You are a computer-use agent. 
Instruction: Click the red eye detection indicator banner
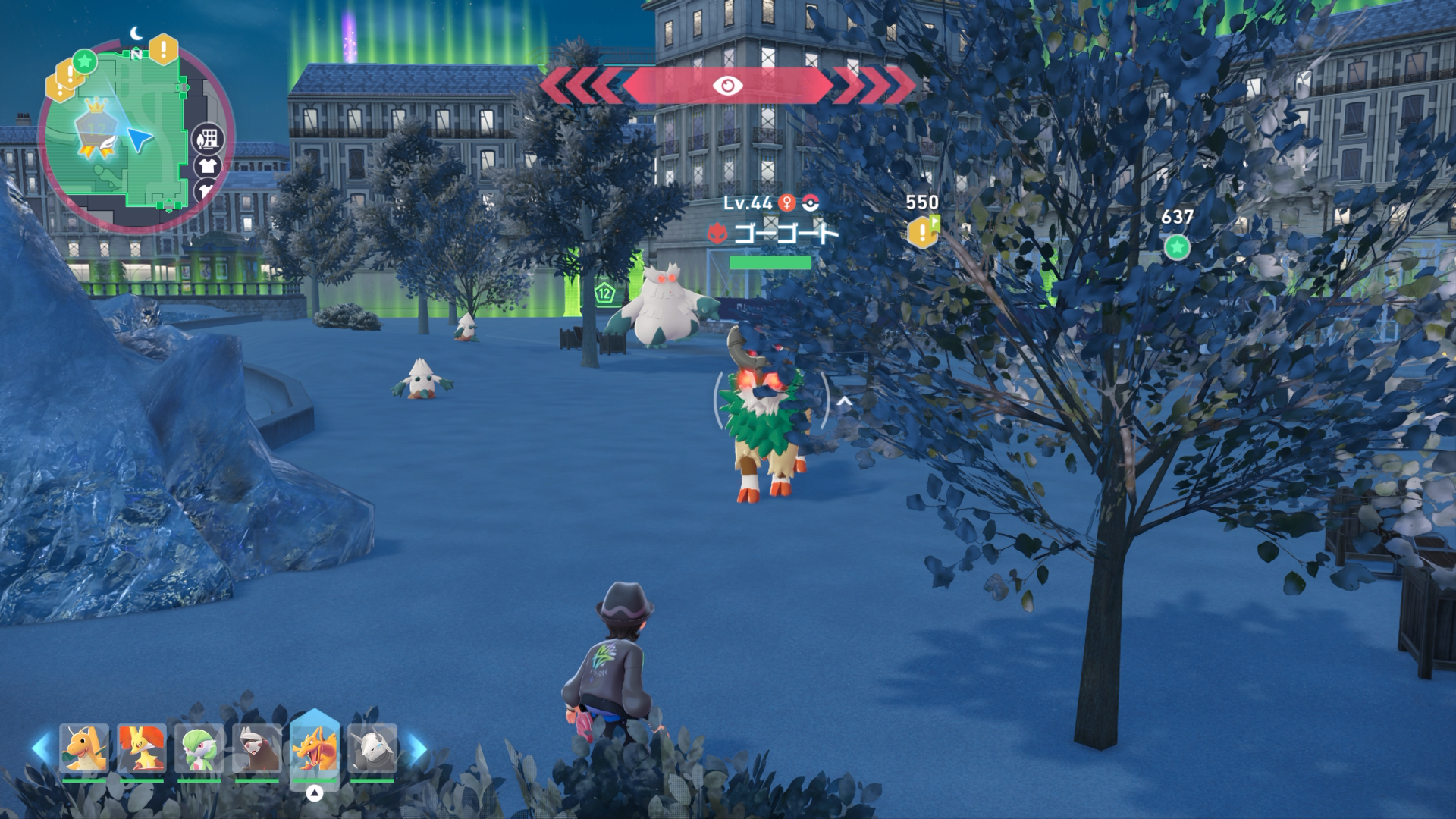(x=727, y=86)
